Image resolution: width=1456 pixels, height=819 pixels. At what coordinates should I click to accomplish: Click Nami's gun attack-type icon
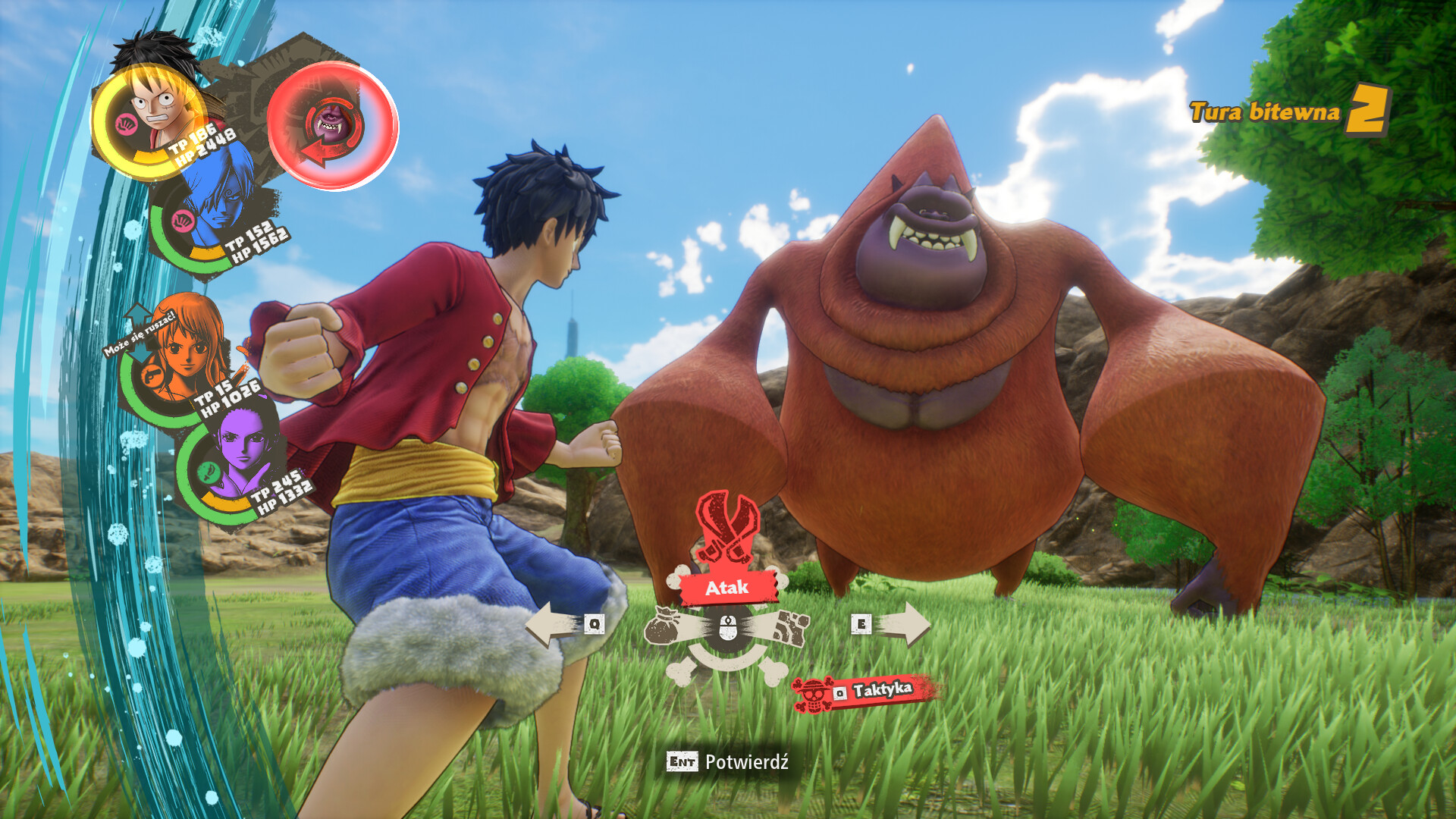pyautogui.click(x=152, y=375)
